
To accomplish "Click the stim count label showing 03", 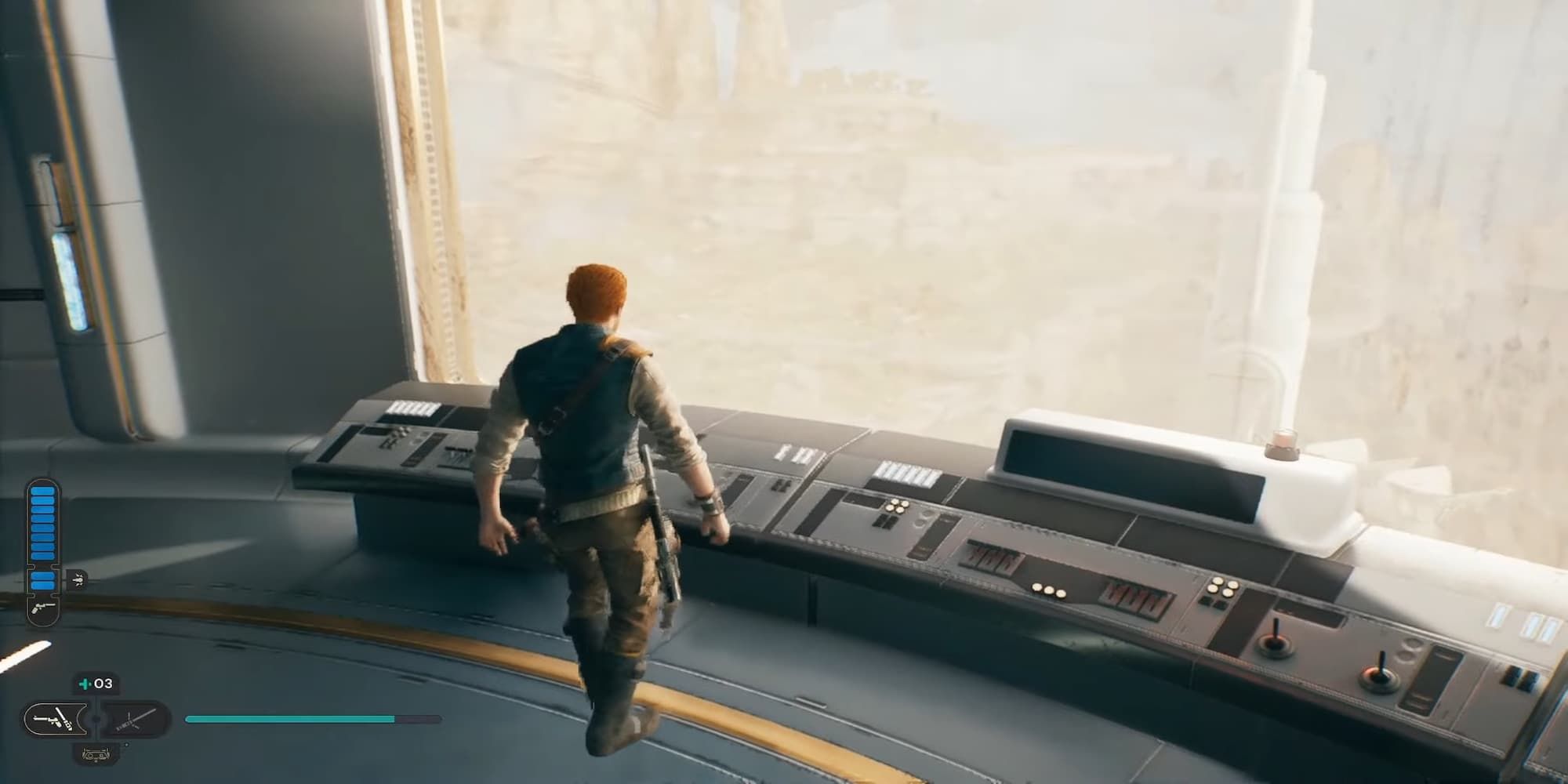I will click(103, 684).
